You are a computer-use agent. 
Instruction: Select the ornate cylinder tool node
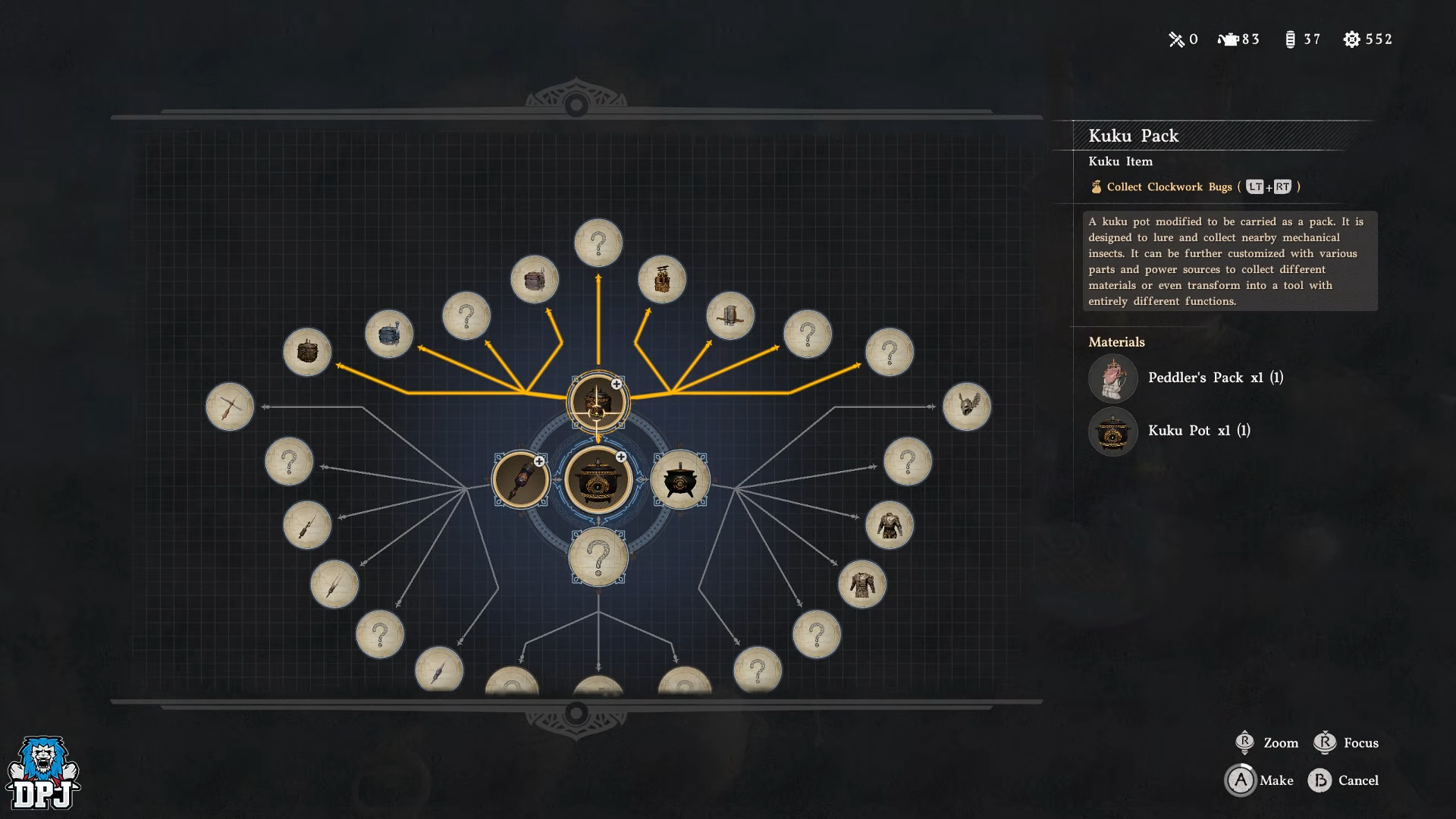point(521,479)
